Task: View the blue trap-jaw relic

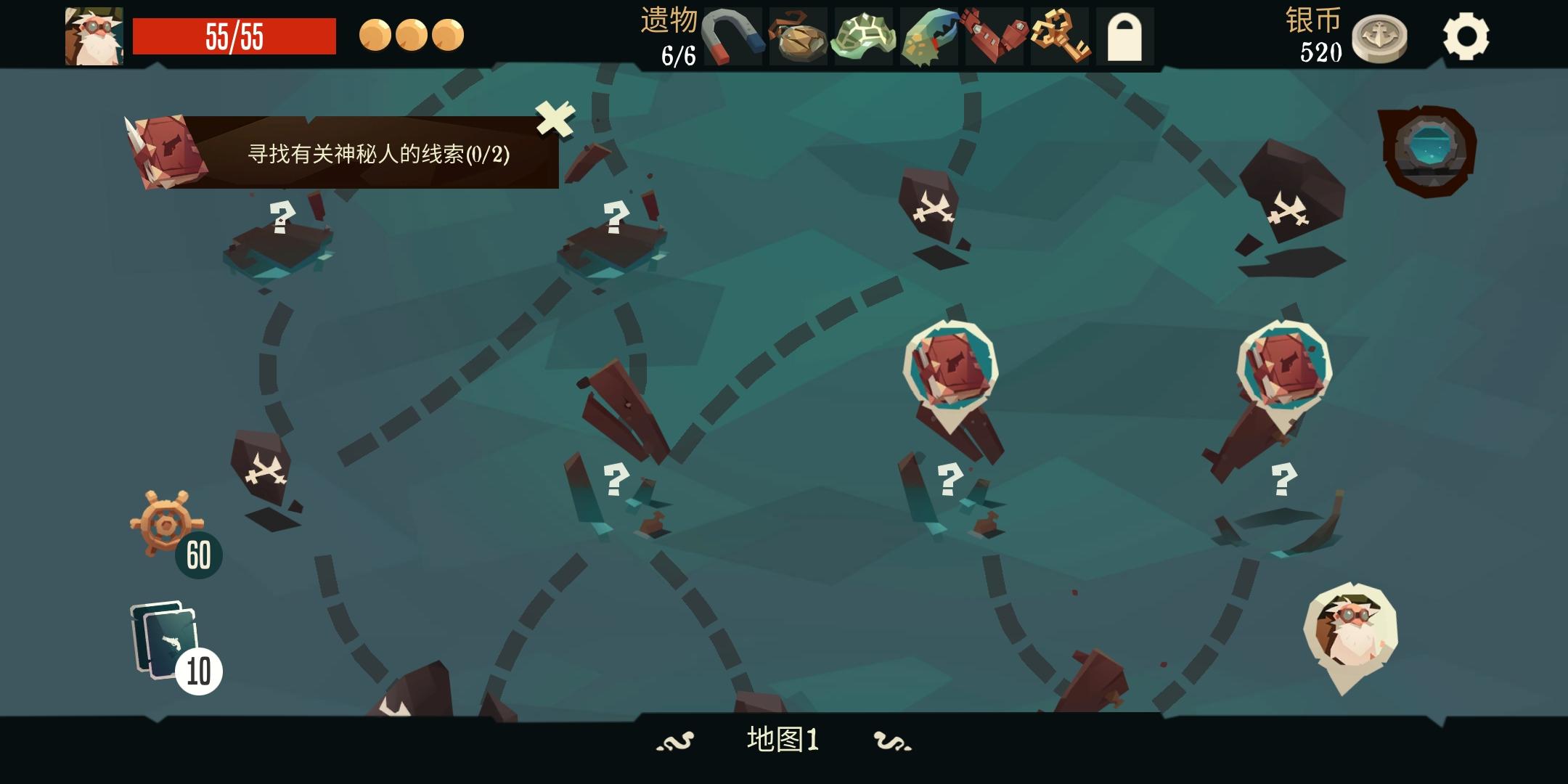Action: [931, 36]
